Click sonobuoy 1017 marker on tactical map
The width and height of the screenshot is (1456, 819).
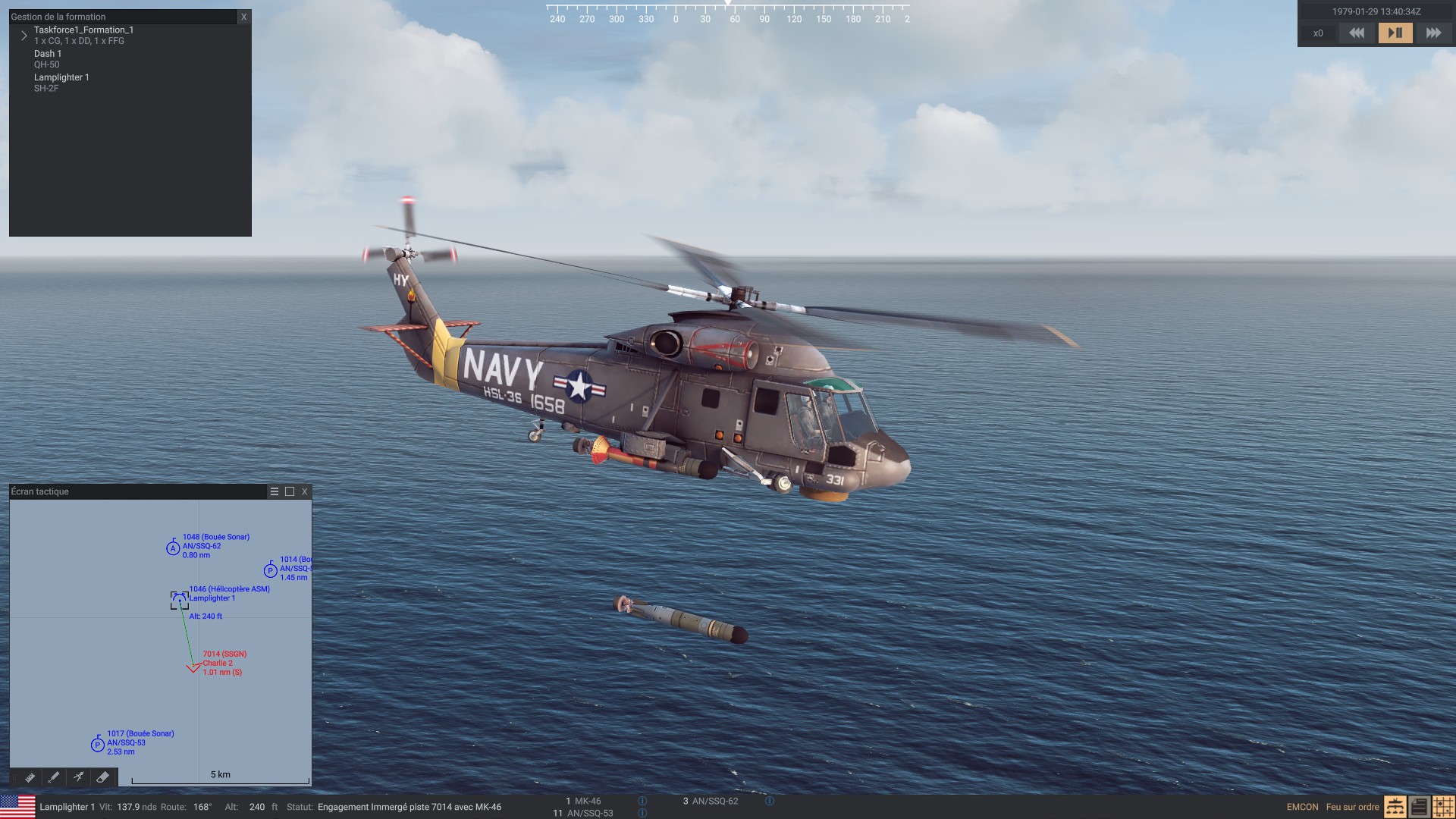(98, 745)
